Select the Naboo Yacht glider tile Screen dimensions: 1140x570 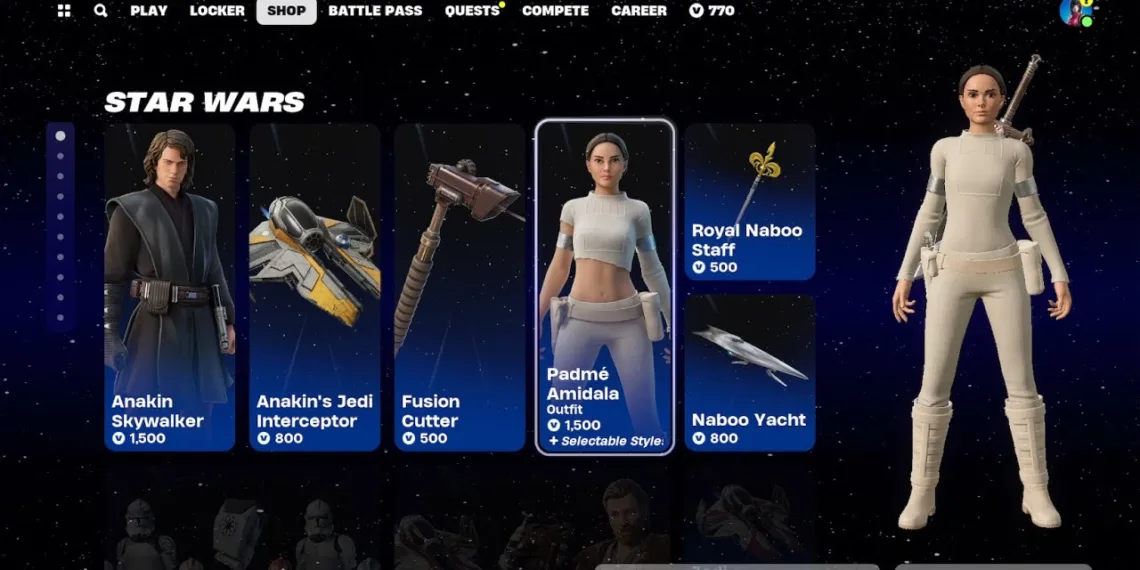pos(750,372)
